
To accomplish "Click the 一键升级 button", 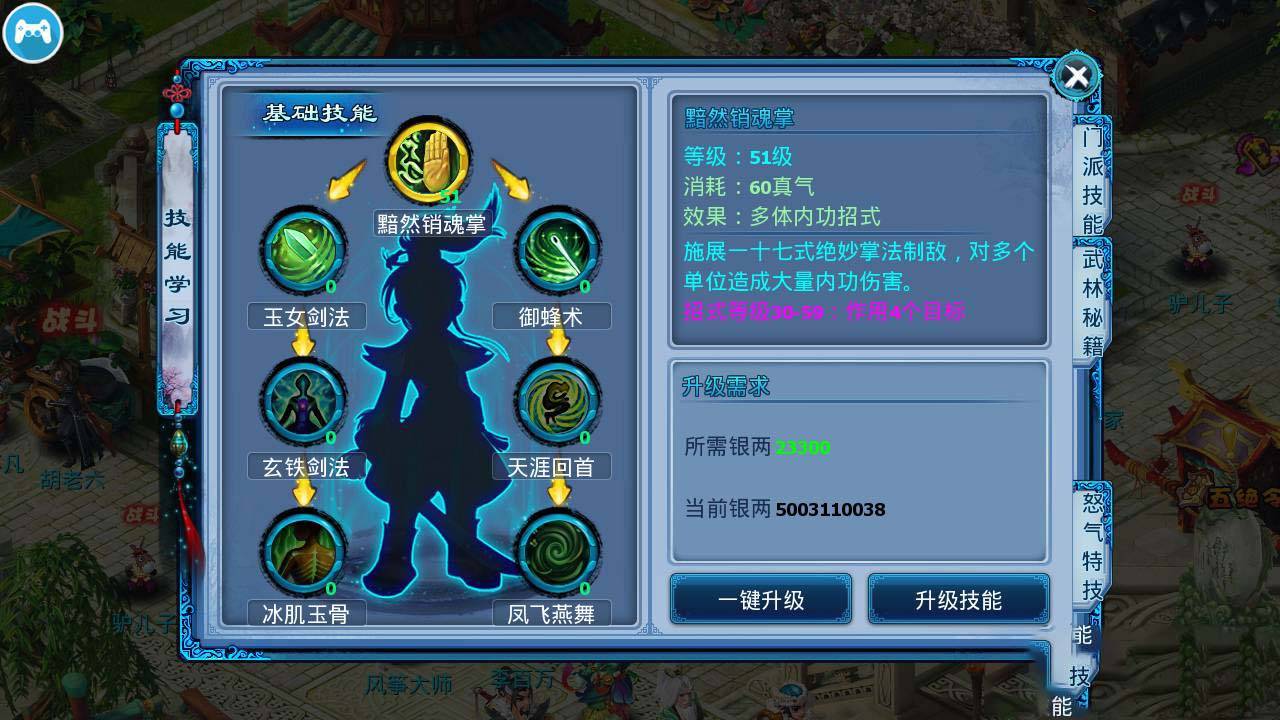I will click(x=760, y=599).
